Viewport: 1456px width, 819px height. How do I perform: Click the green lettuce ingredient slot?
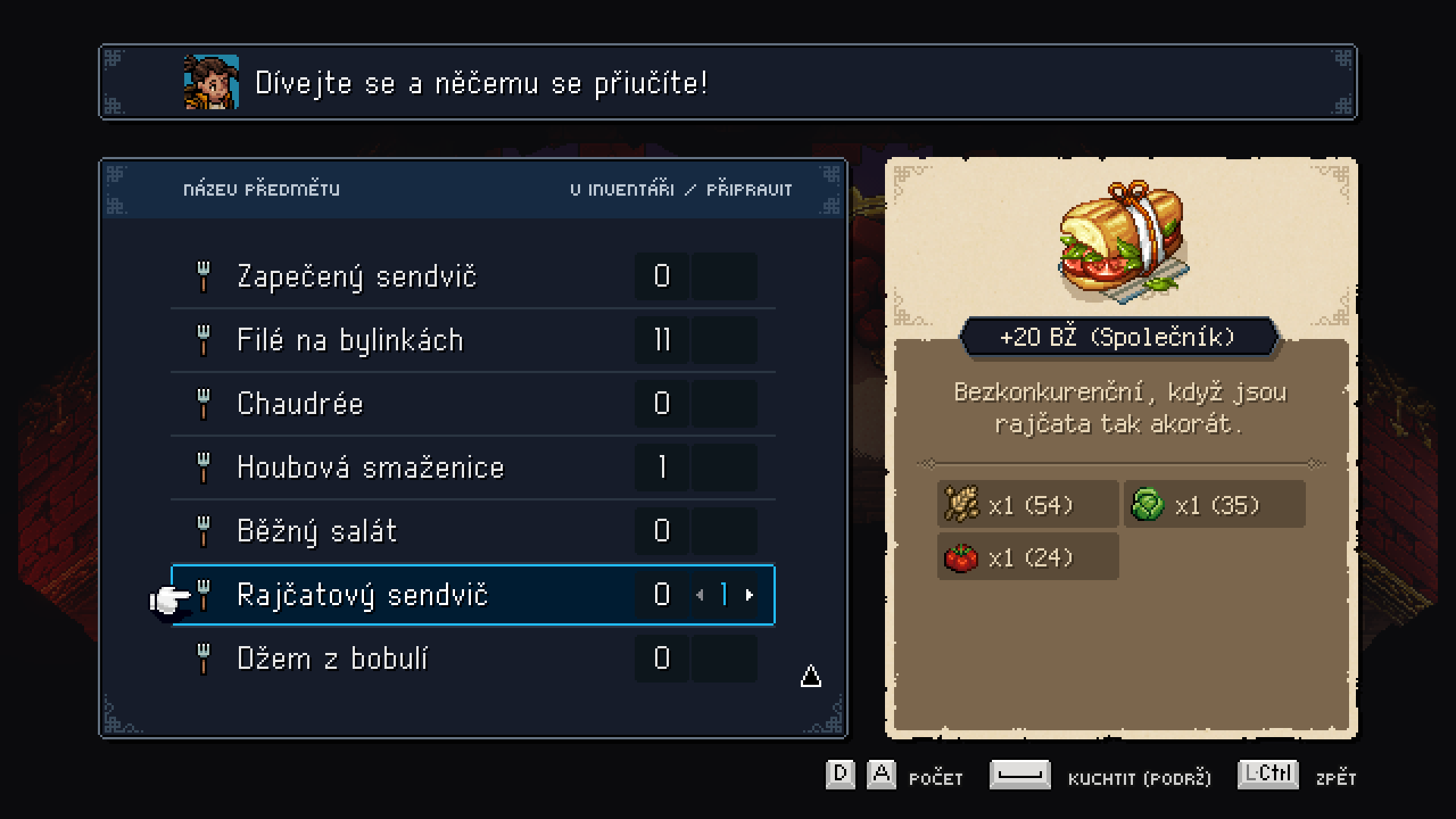pos(1213,504)
